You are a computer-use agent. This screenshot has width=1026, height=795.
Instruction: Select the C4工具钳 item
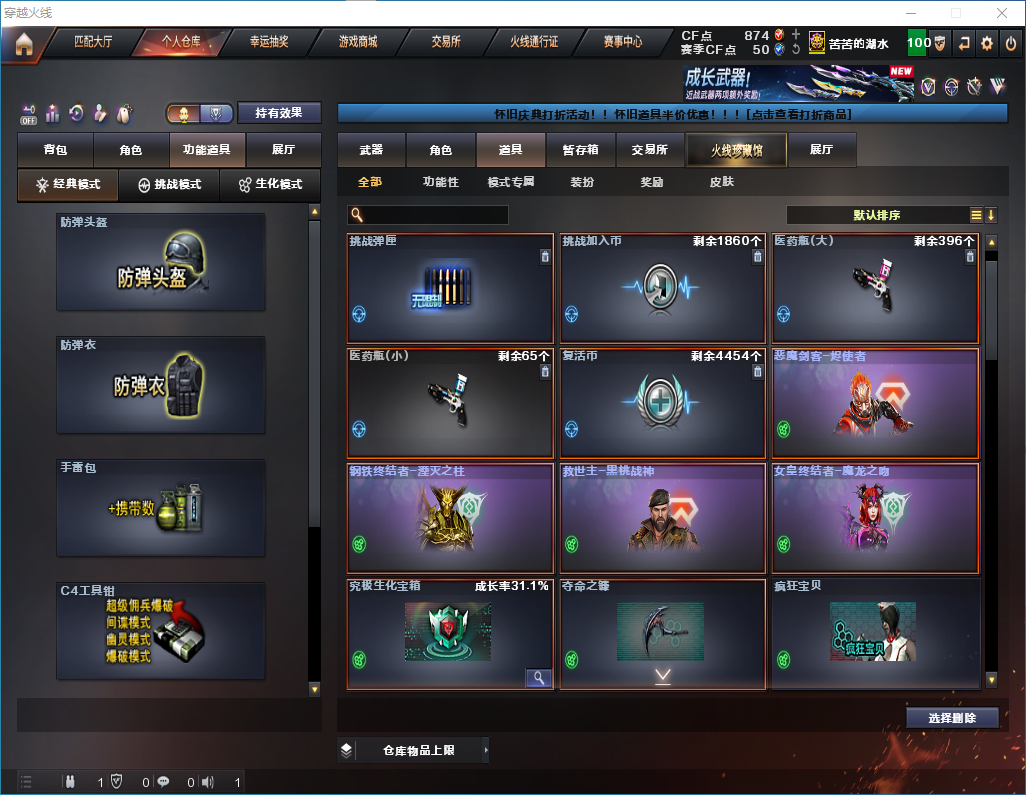(161, 632)
